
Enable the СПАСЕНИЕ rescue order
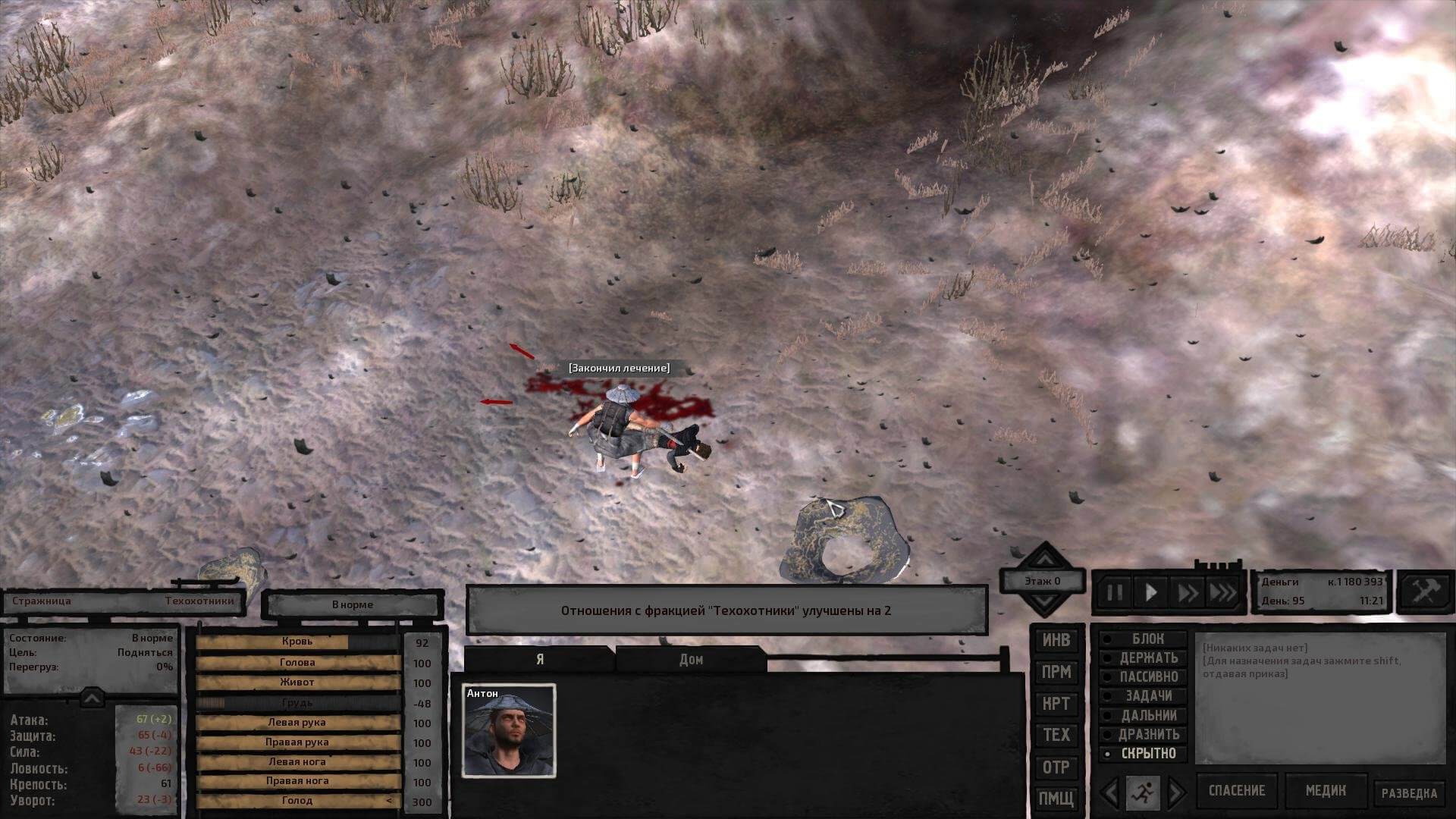1237,791
